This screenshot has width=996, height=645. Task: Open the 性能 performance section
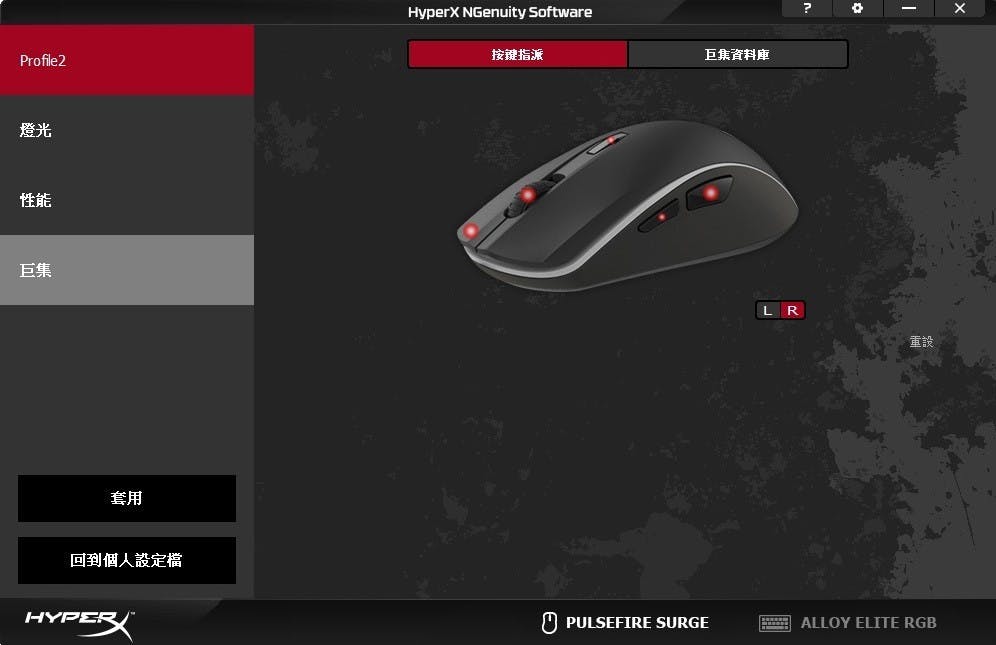[126, 200]
